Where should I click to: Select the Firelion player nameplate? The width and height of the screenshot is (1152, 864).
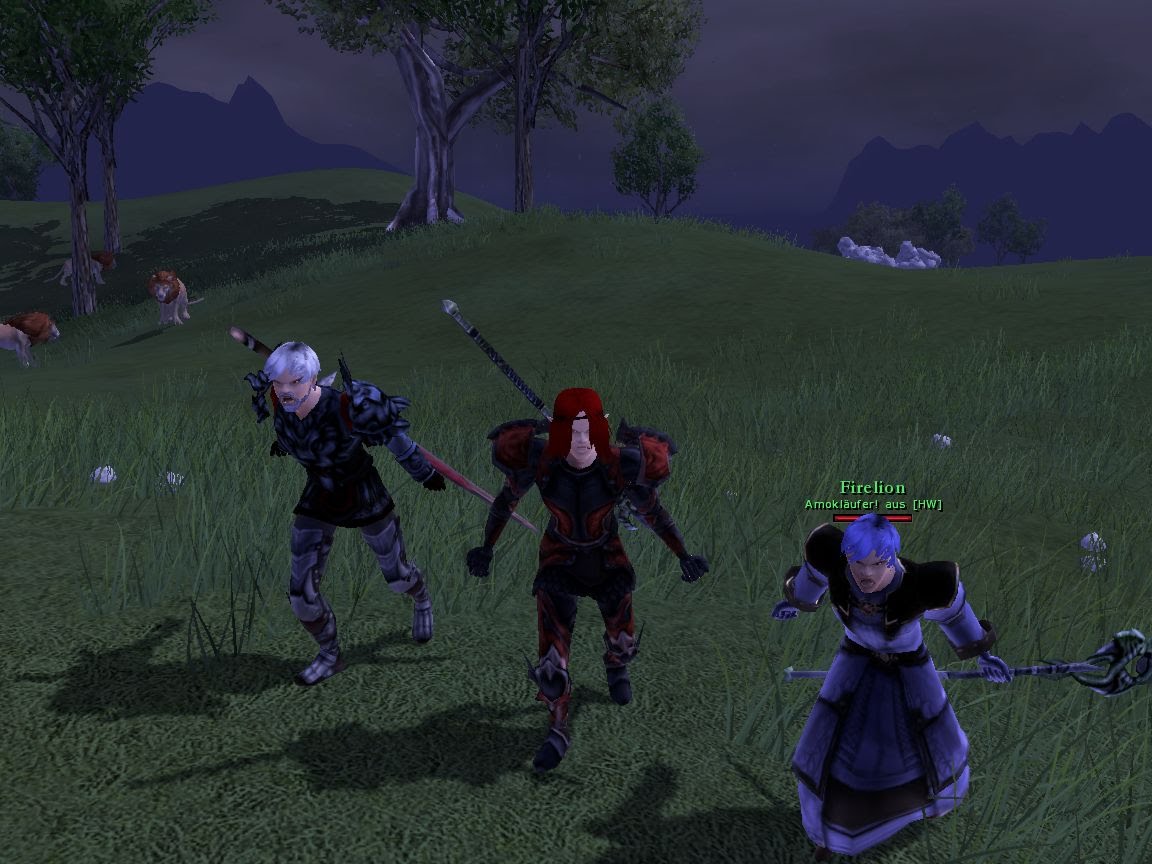point(872,488)
